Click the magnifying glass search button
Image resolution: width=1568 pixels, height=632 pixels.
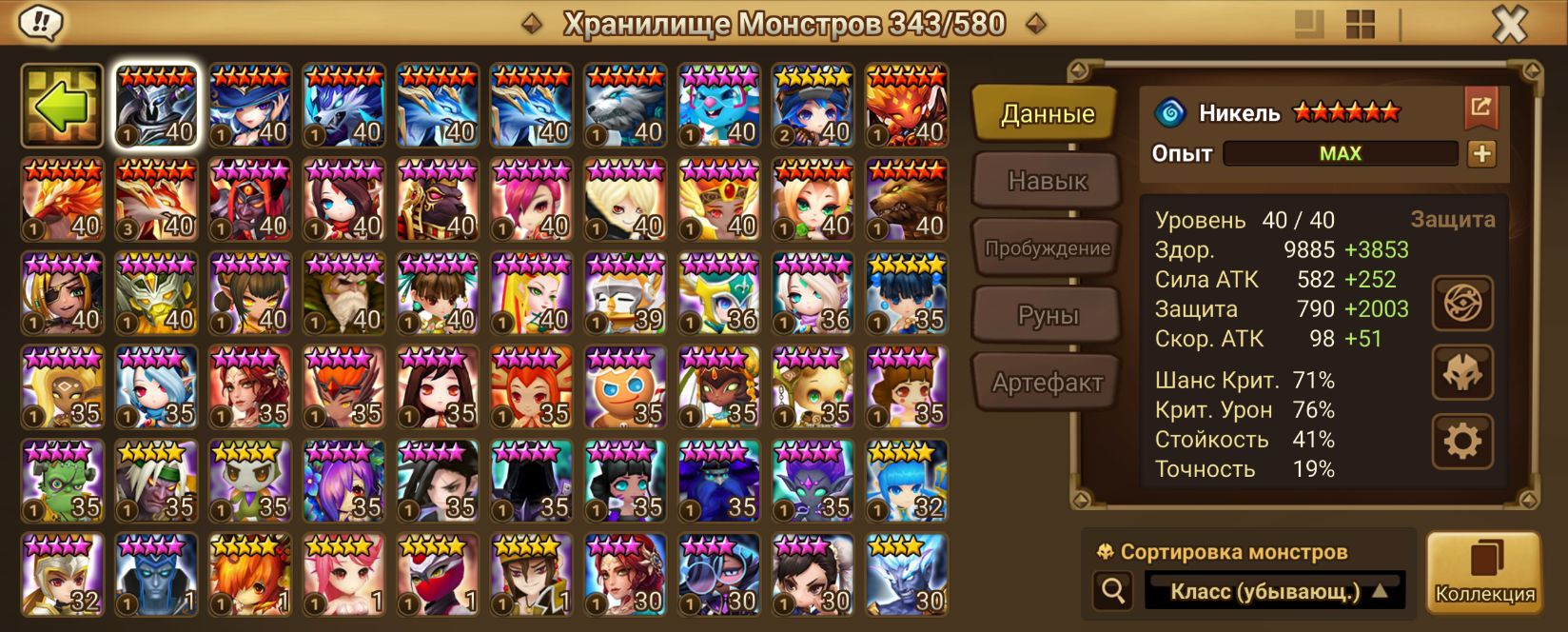1112,591
